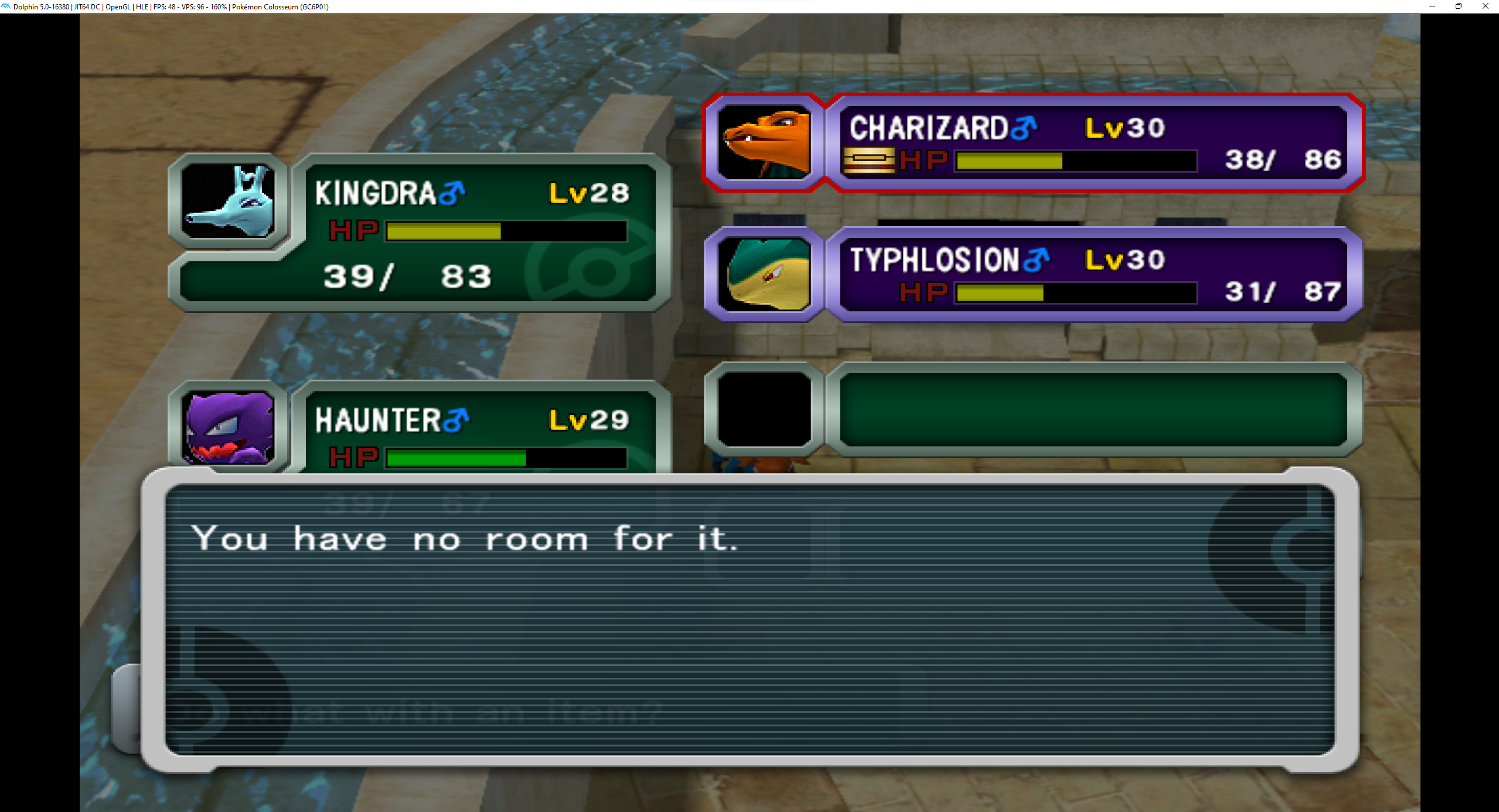Click Charizard's Lv30 label
Viewport: 1499px width, 812px height.
point(1122,128)
